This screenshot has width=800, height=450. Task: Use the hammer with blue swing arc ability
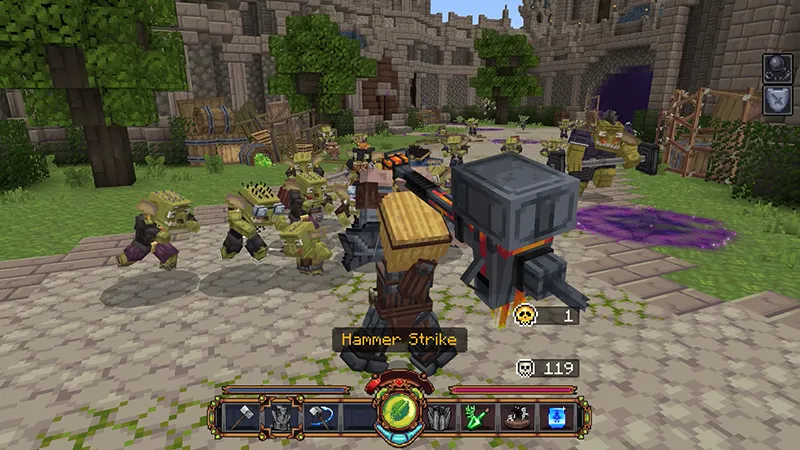[321, 417]
